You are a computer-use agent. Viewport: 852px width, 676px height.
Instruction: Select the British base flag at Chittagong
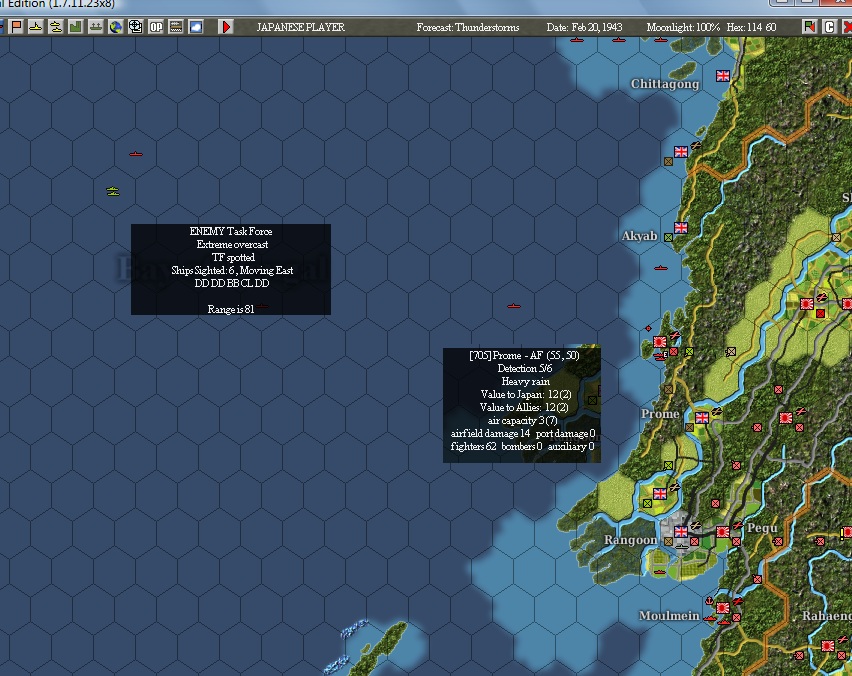[723, 76]
